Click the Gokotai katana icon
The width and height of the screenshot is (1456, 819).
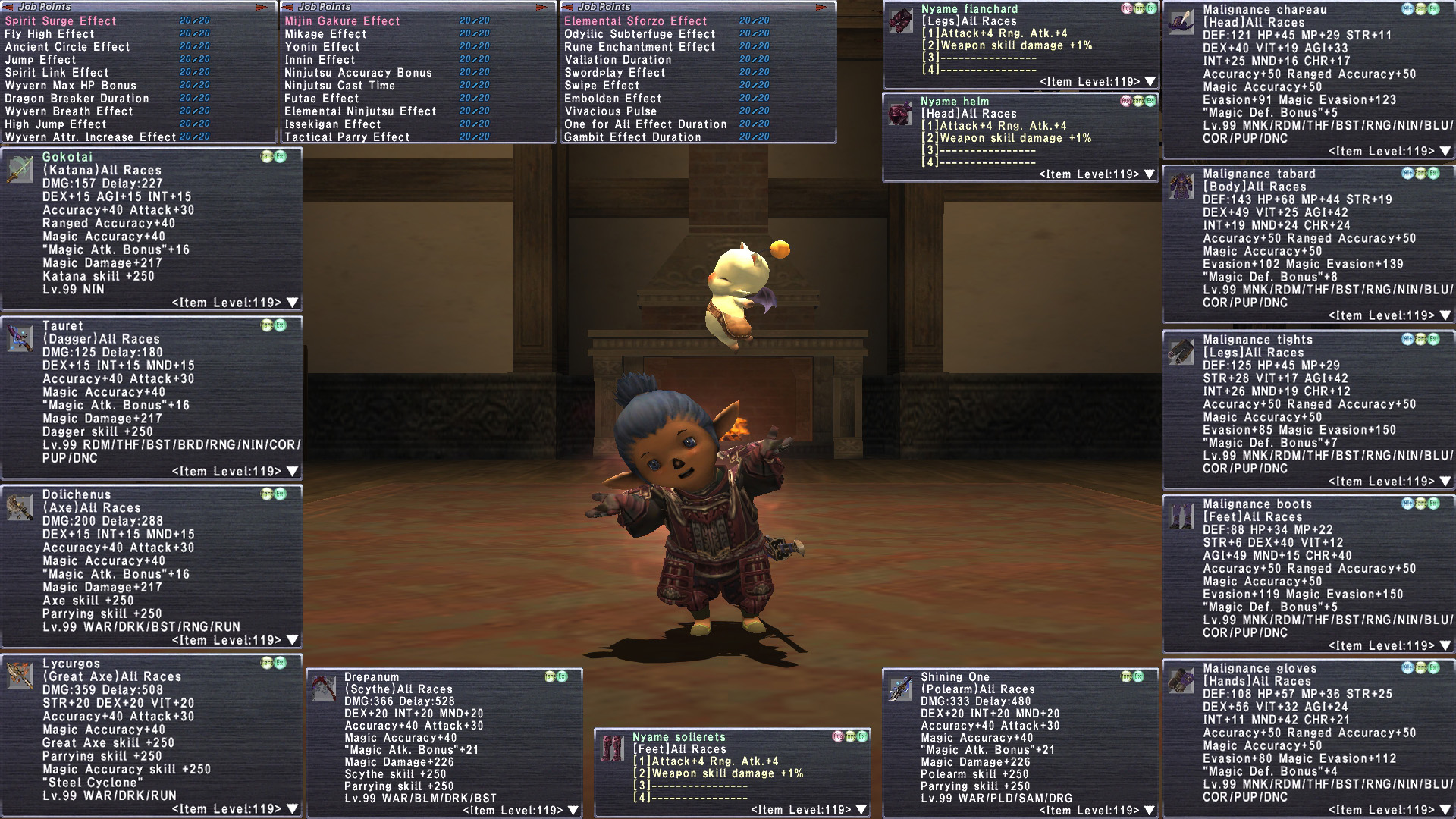[20, 169]
